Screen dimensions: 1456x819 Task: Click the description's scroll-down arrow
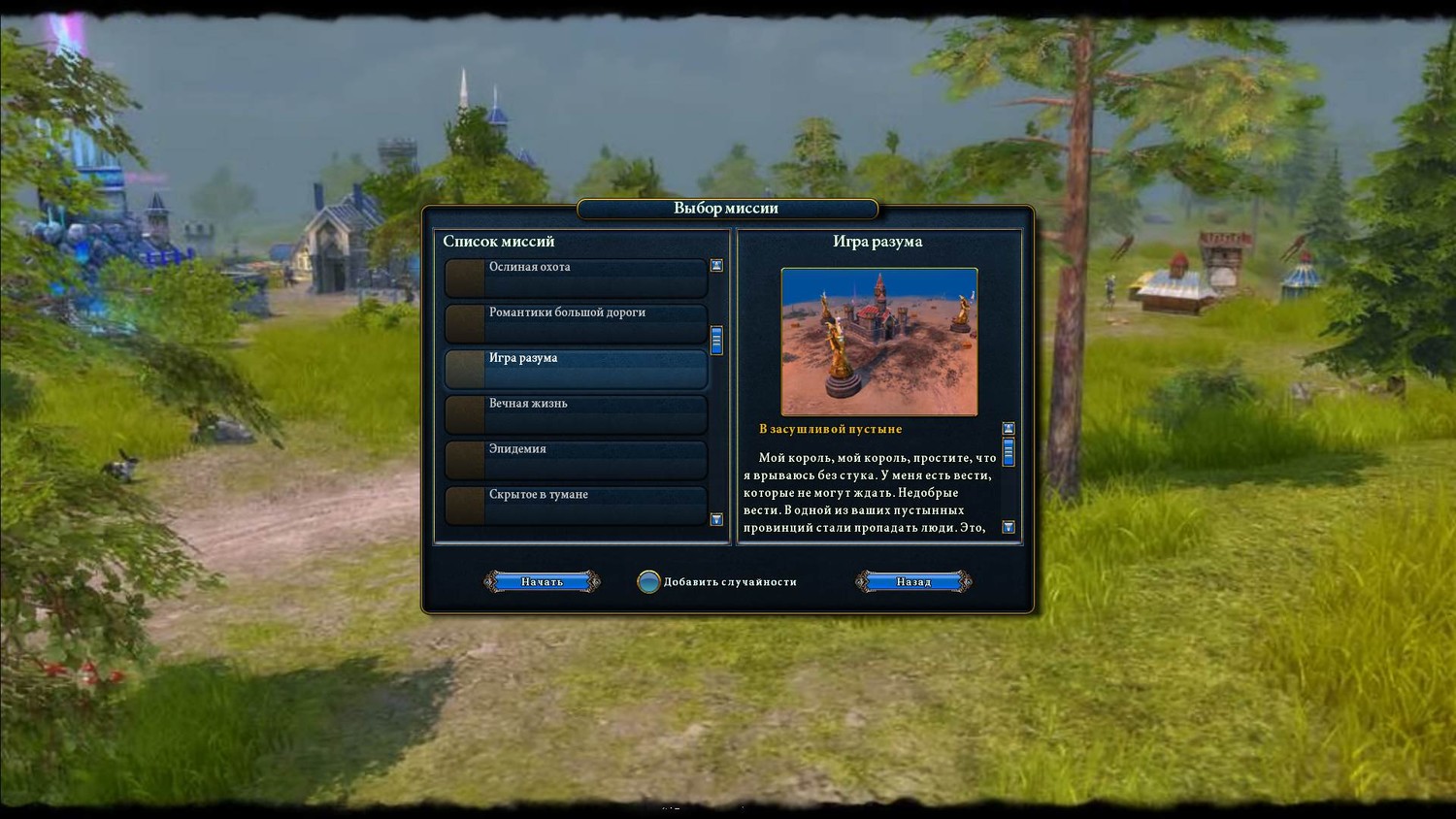[1009, 528]
